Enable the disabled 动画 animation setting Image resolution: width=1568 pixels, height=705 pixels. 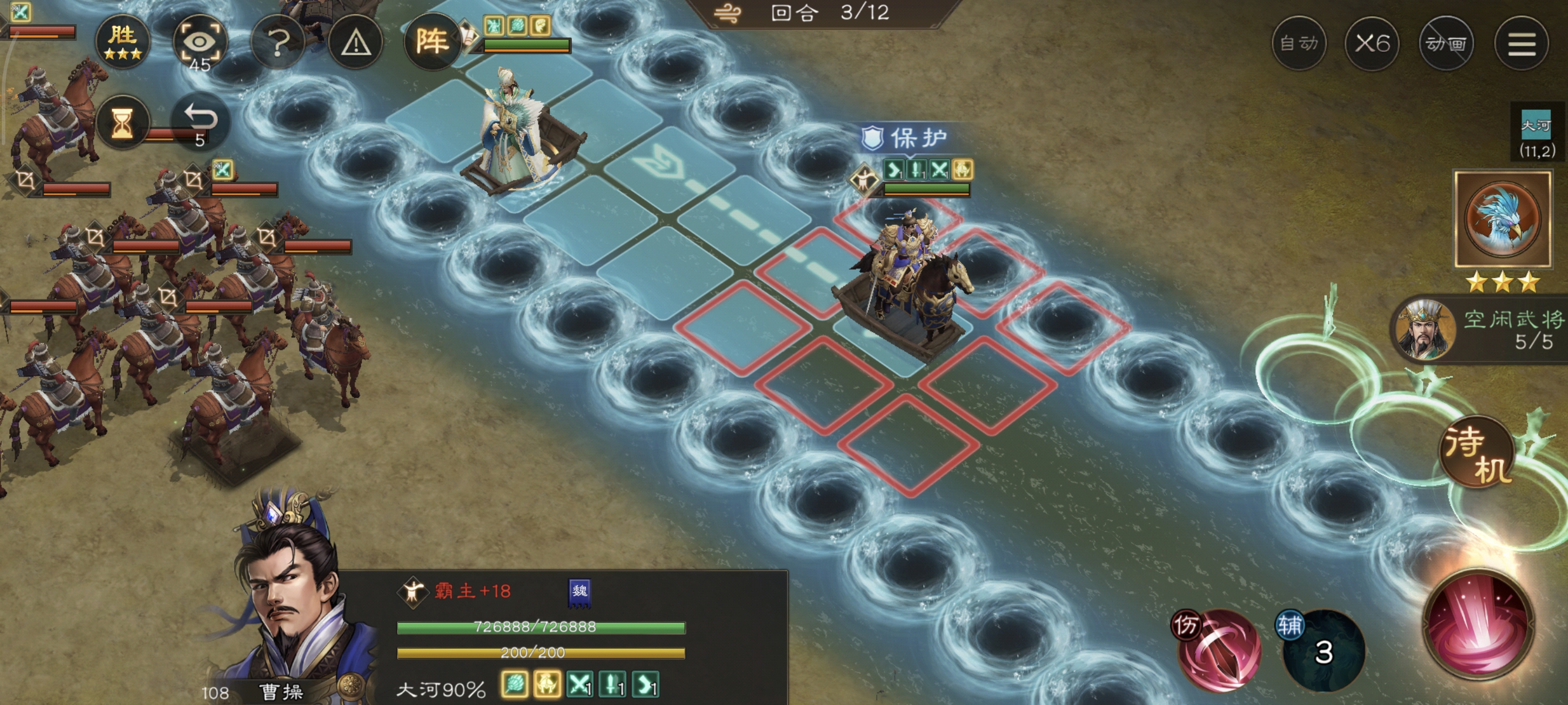pos(1447,43)
